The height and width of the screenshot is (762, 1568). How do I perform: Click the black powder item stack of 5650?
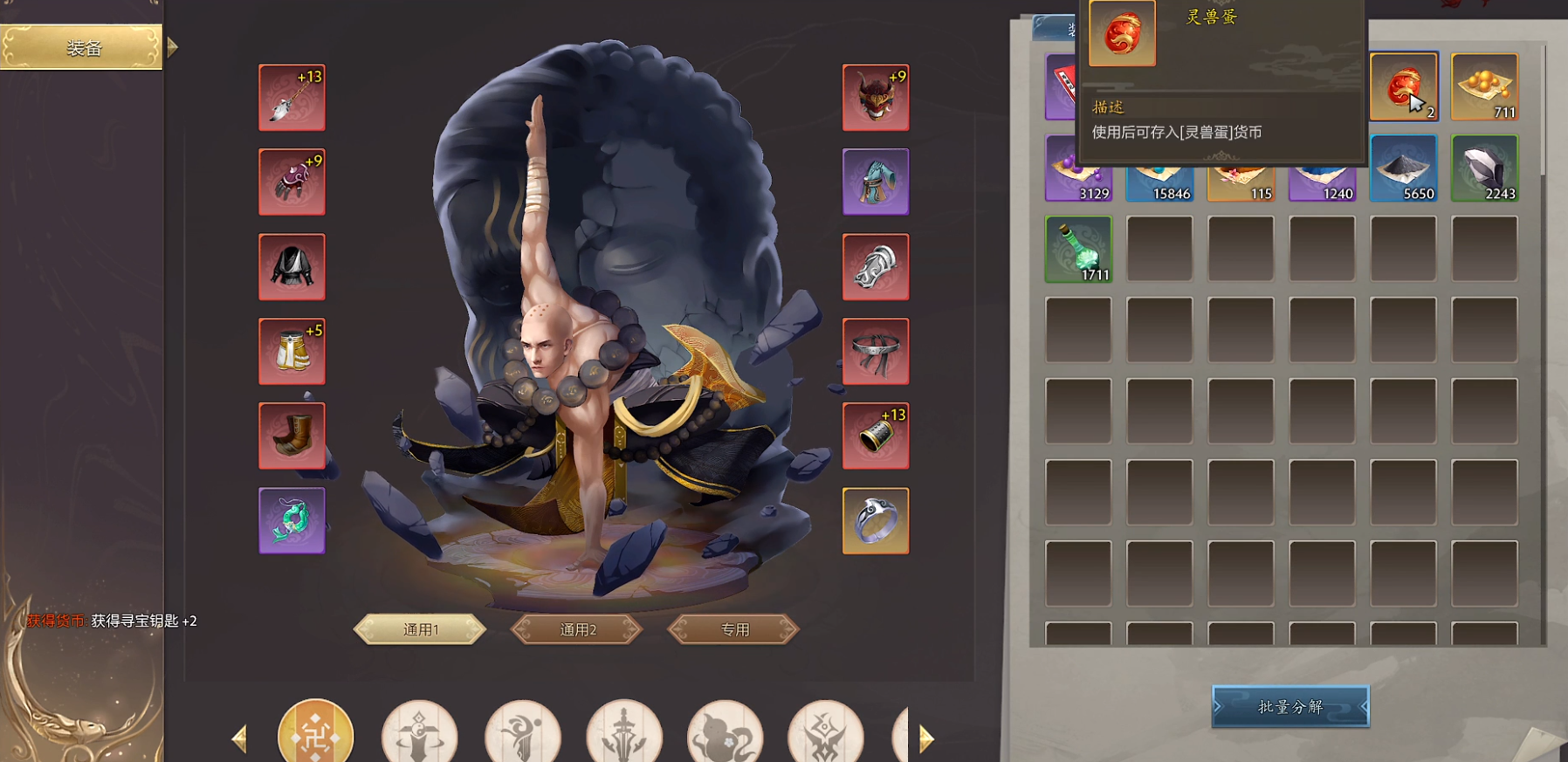pyautogui.click(x=1404, y=169)
